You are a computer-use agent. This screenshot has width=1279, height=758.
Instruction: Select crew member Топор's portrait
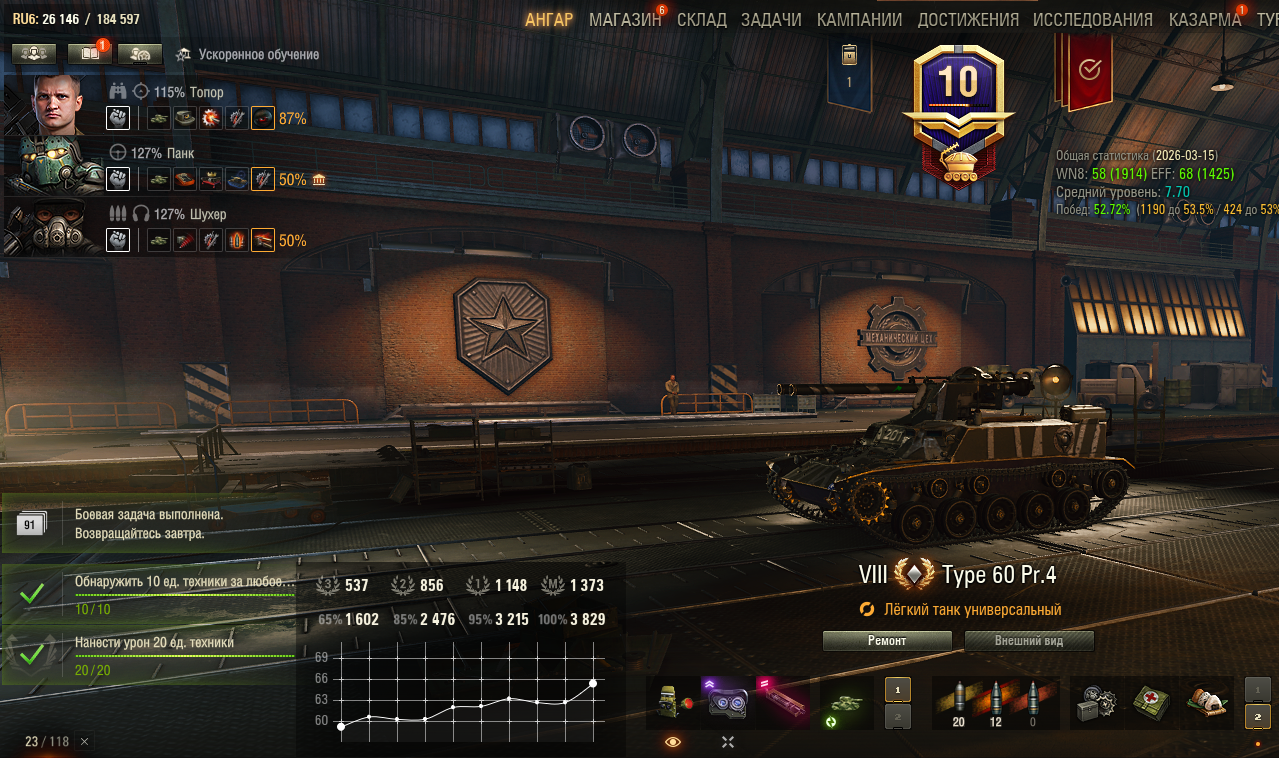(56, 103)
